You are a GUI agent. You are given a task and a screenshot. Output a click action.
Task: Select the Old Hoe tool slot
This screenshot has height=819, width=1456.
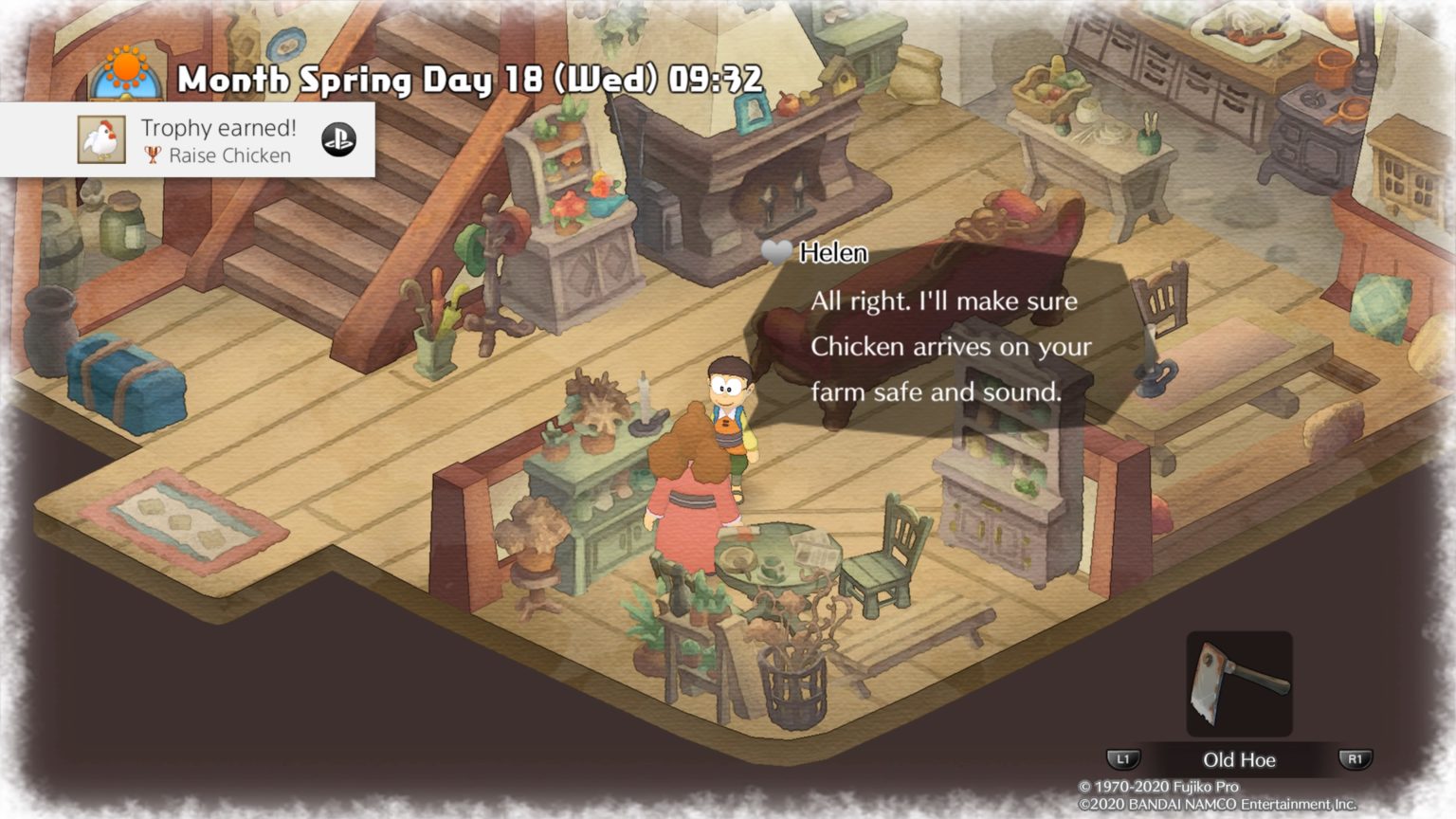tap(1239, 683)
